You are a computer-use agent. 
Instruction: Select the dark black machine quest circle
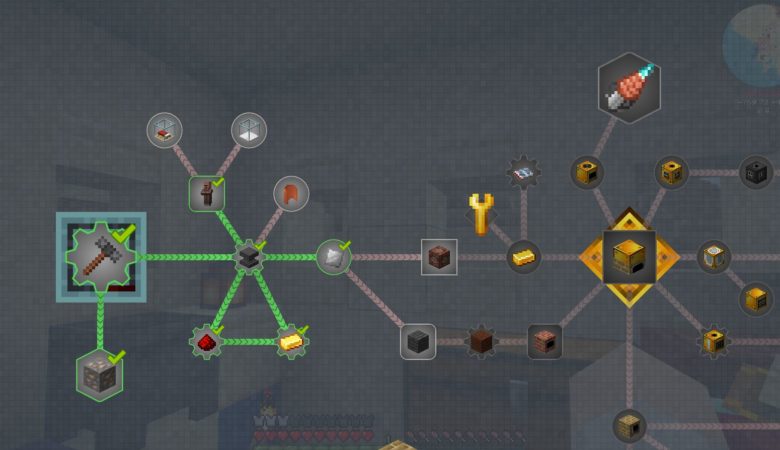[757, 173]
